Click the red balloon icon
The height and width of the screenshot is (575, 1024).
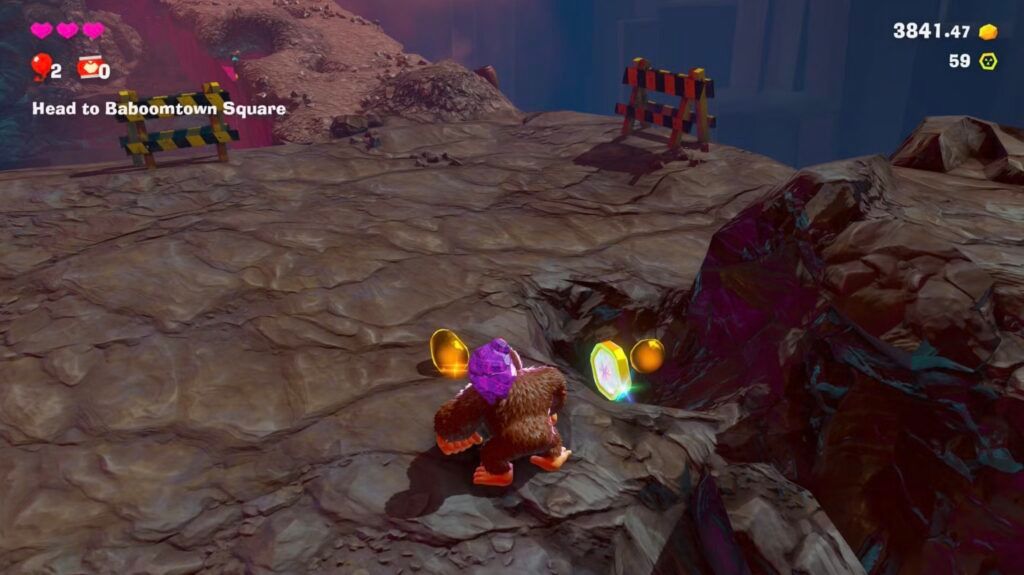(x=40, y=66)
